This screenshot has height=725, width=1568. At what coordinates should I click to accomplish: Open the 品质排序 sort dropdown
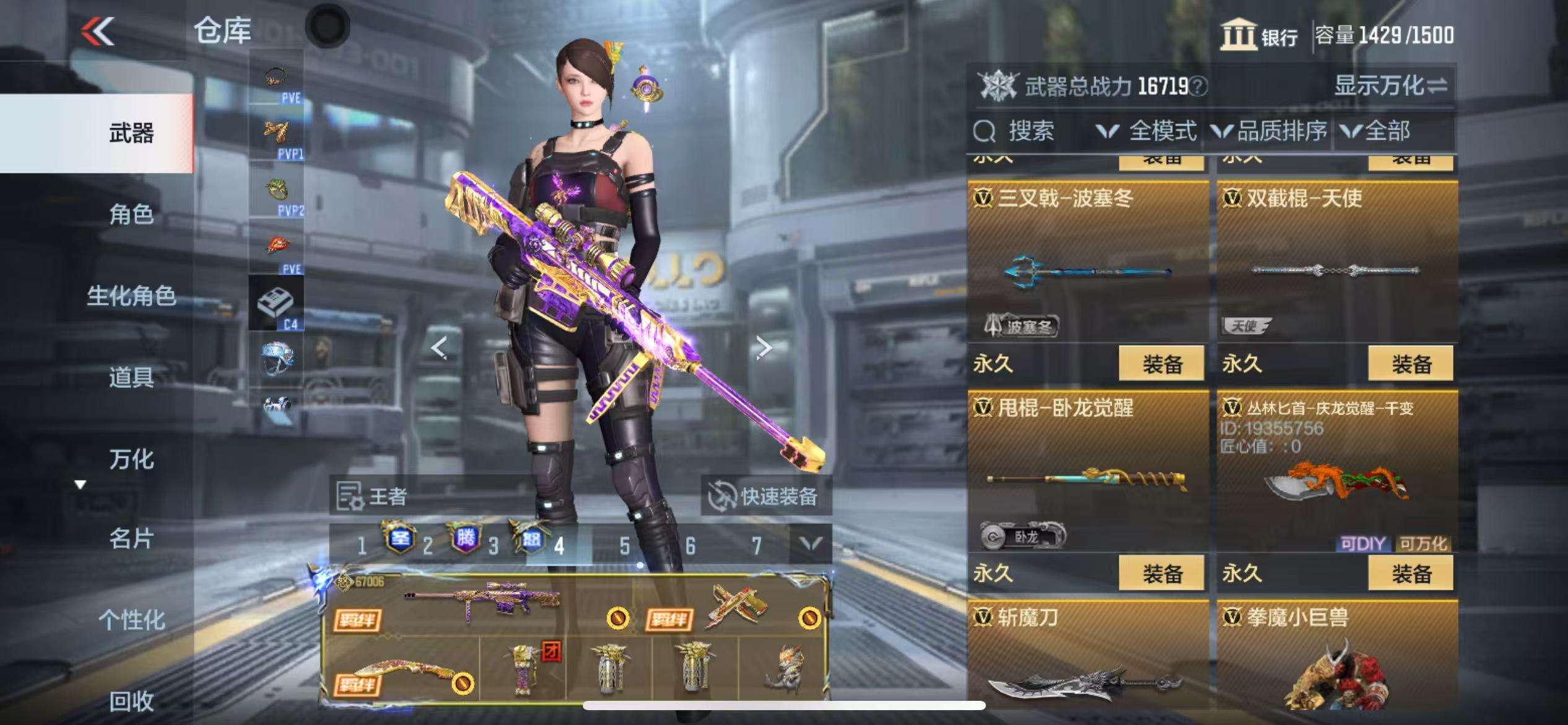1270,131
